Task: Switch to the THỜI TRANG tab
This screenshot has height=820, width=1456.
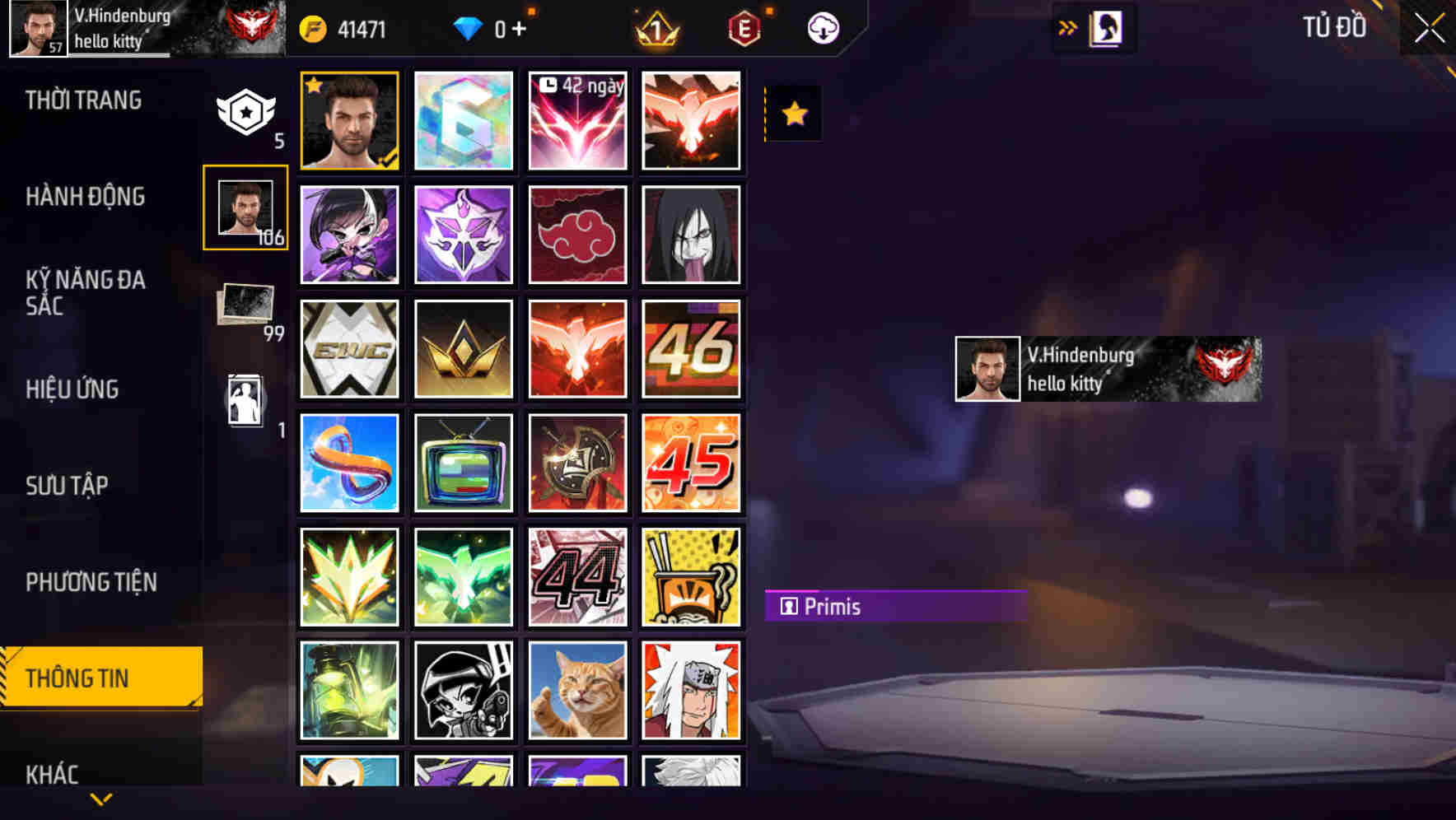Action: pyautogui.click(x=82, y=100)
